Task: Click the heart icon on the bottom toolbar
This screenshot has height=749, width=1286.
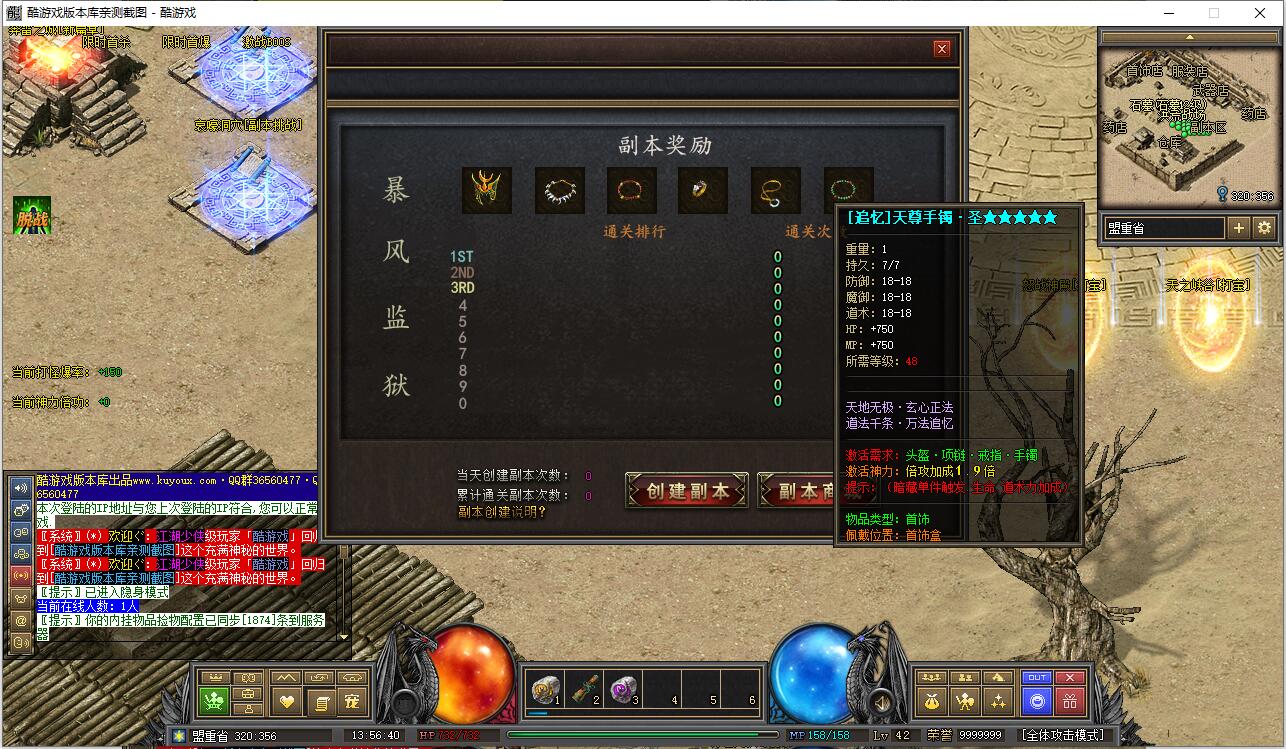Action: coord(287,702)
